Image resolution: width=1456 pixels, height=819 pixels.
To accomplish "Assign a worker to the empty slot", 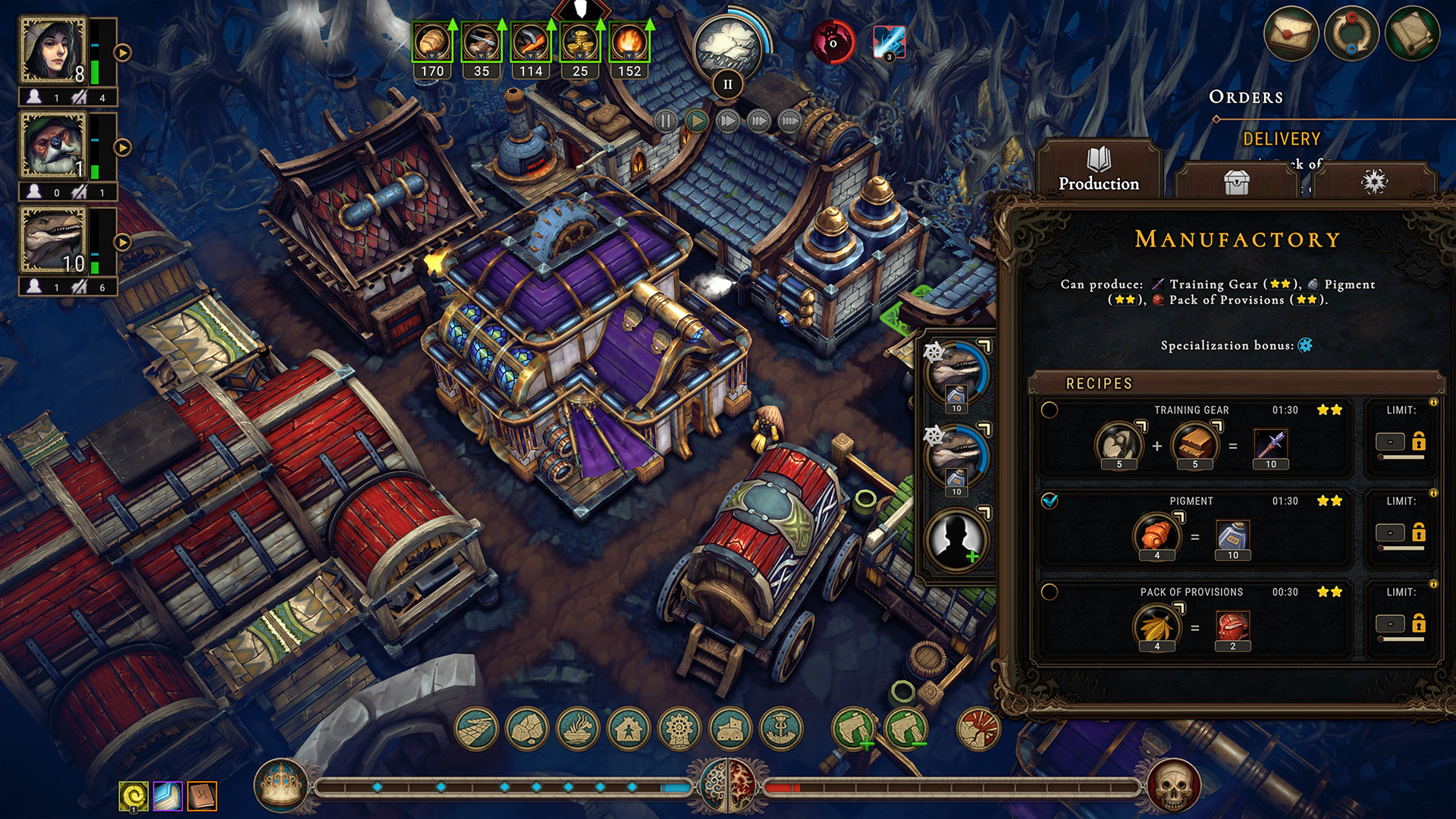I will (x=956, y=538).
